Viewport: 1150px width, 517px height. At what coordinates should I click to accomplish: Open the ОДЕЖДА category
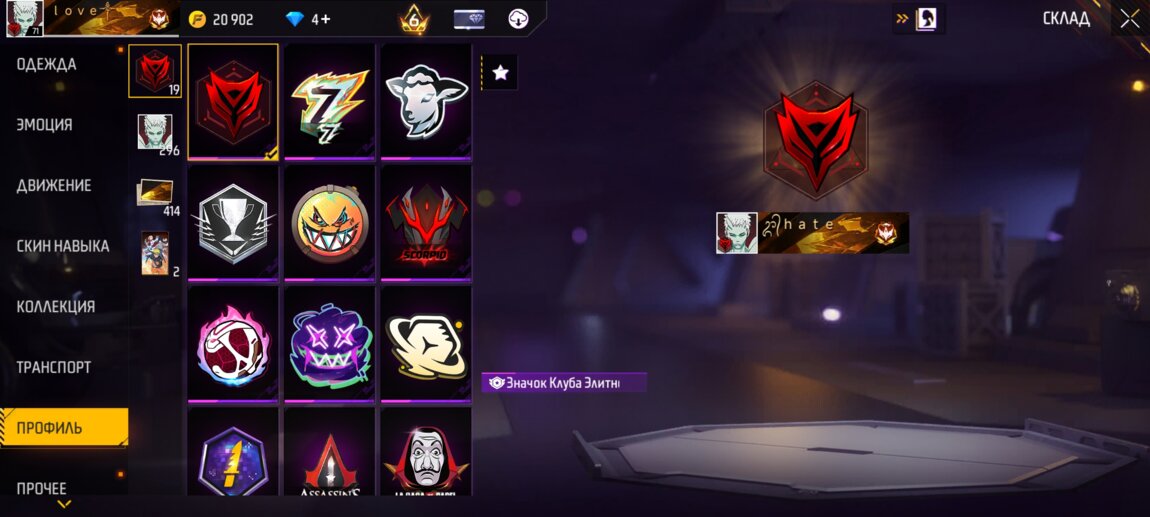click(x=46, y=65)
